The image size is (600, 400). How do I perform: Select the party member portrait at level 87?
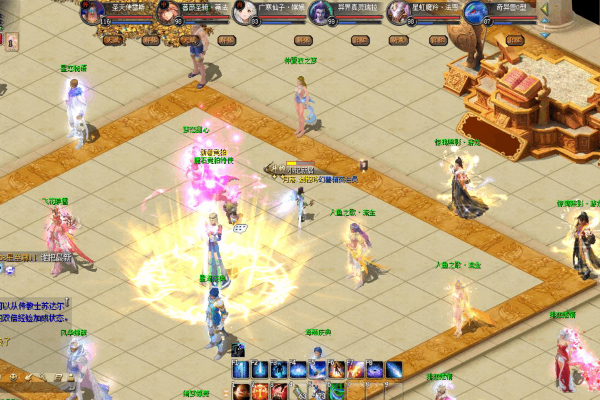[398, 12]
